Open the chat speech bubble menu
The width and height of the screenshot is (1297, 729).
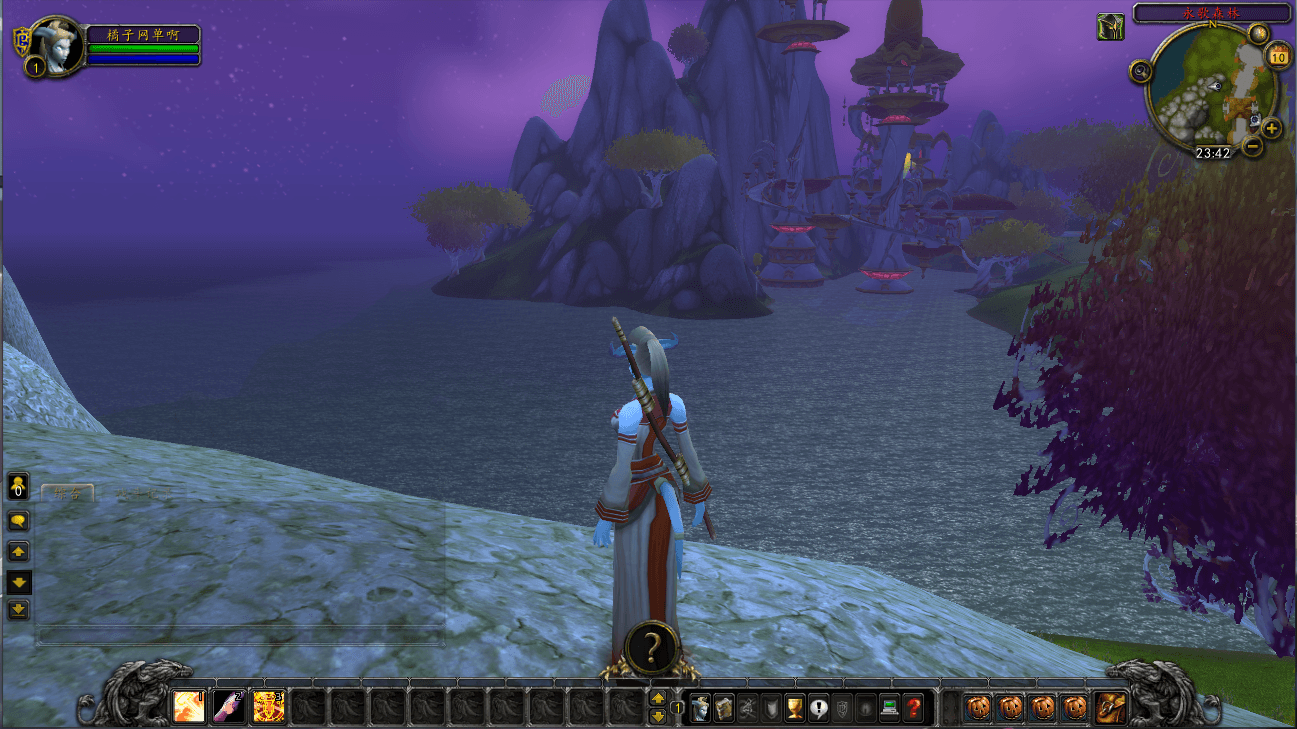(x=18, y=521)
